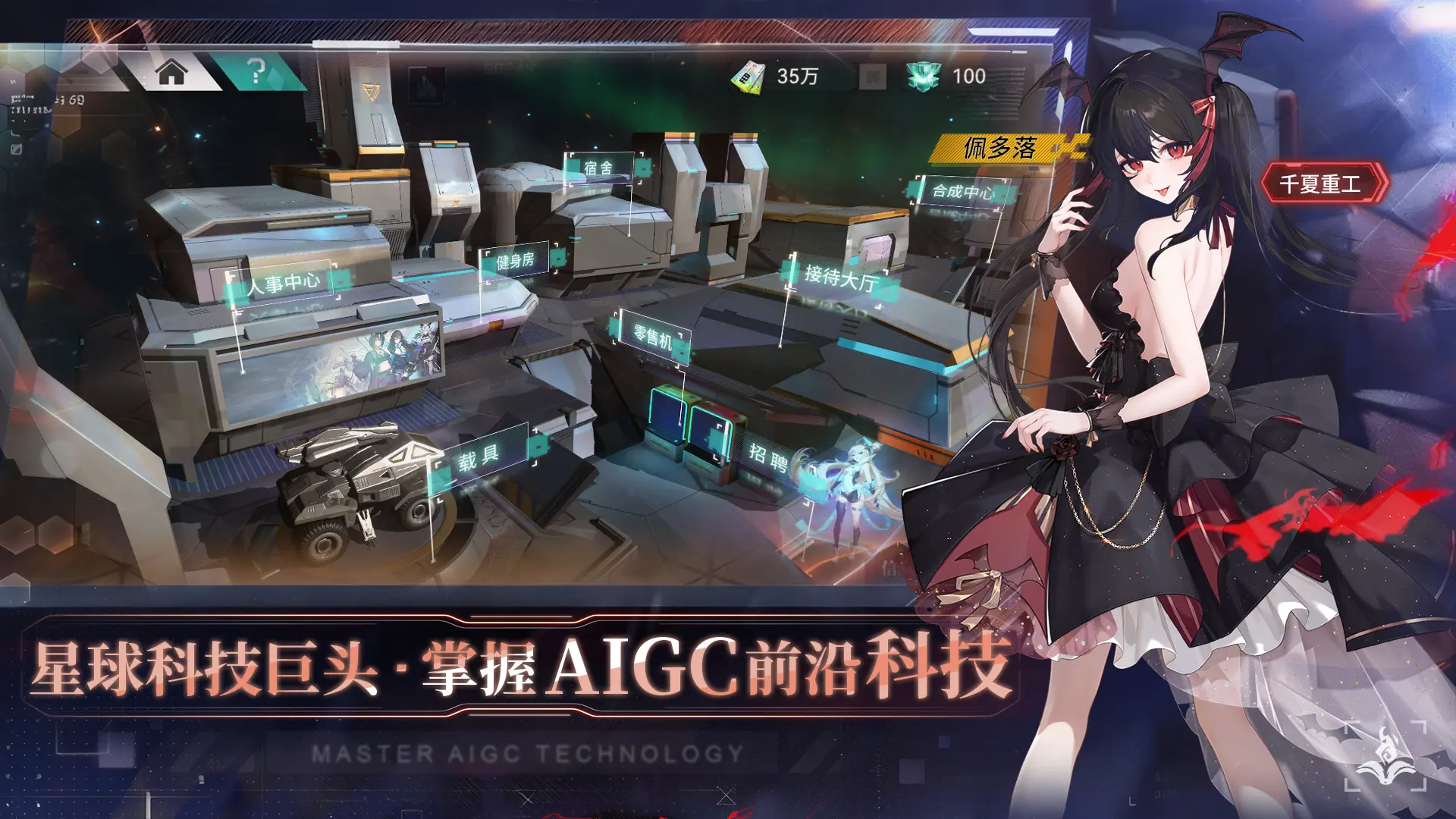Tap the 100 gem counter
The width and height of the screenshot is (1456, 819).
[971, 76]
